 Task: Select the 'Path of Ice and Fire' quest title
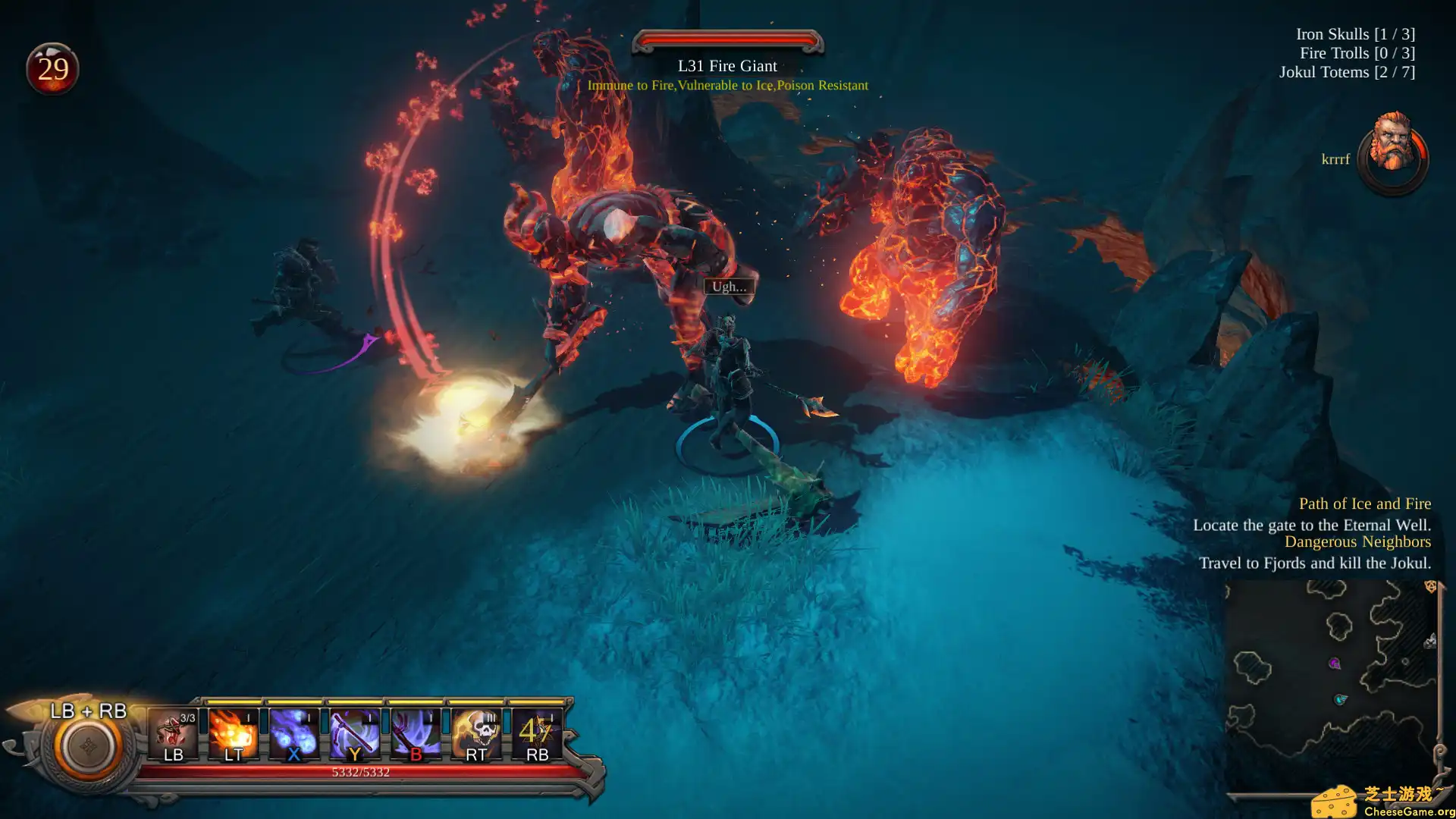tap(1363, 504)
